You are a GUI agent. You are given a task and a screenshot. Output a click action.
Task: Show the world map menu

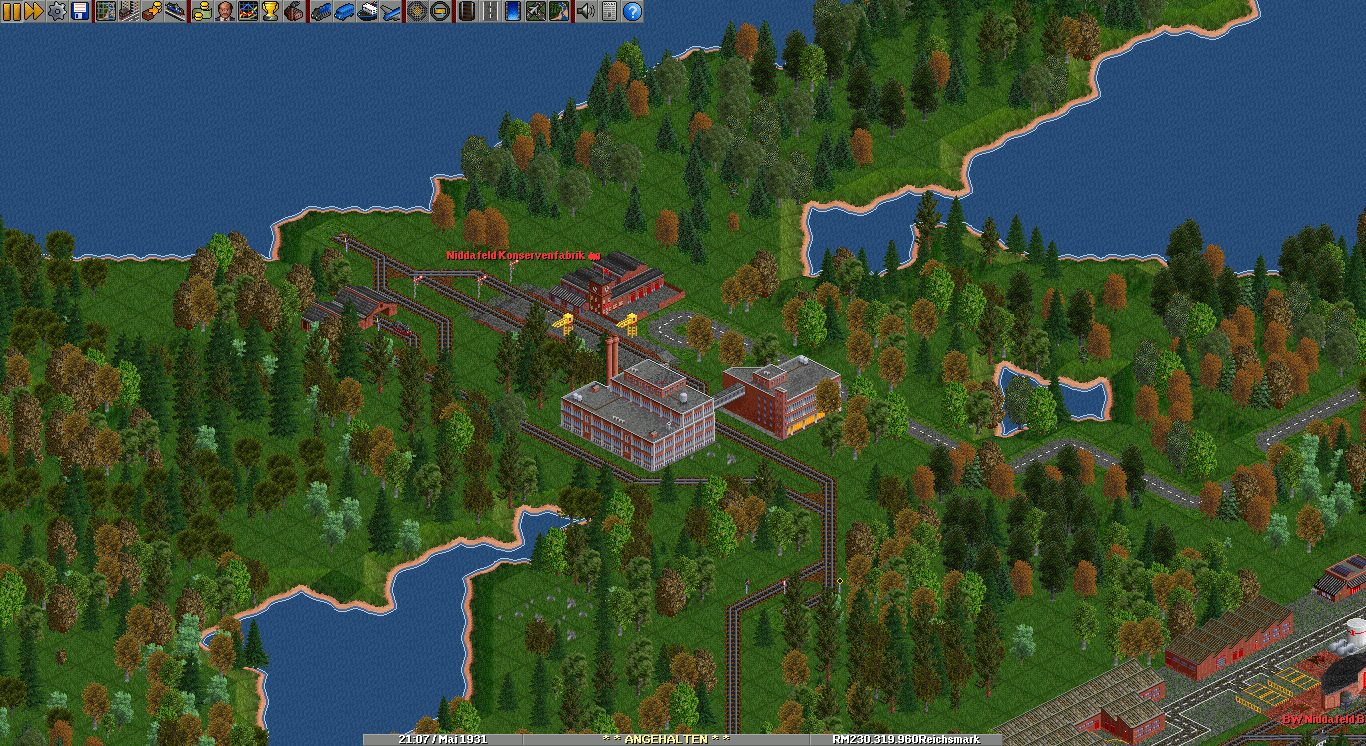click(x=106, y=11)
